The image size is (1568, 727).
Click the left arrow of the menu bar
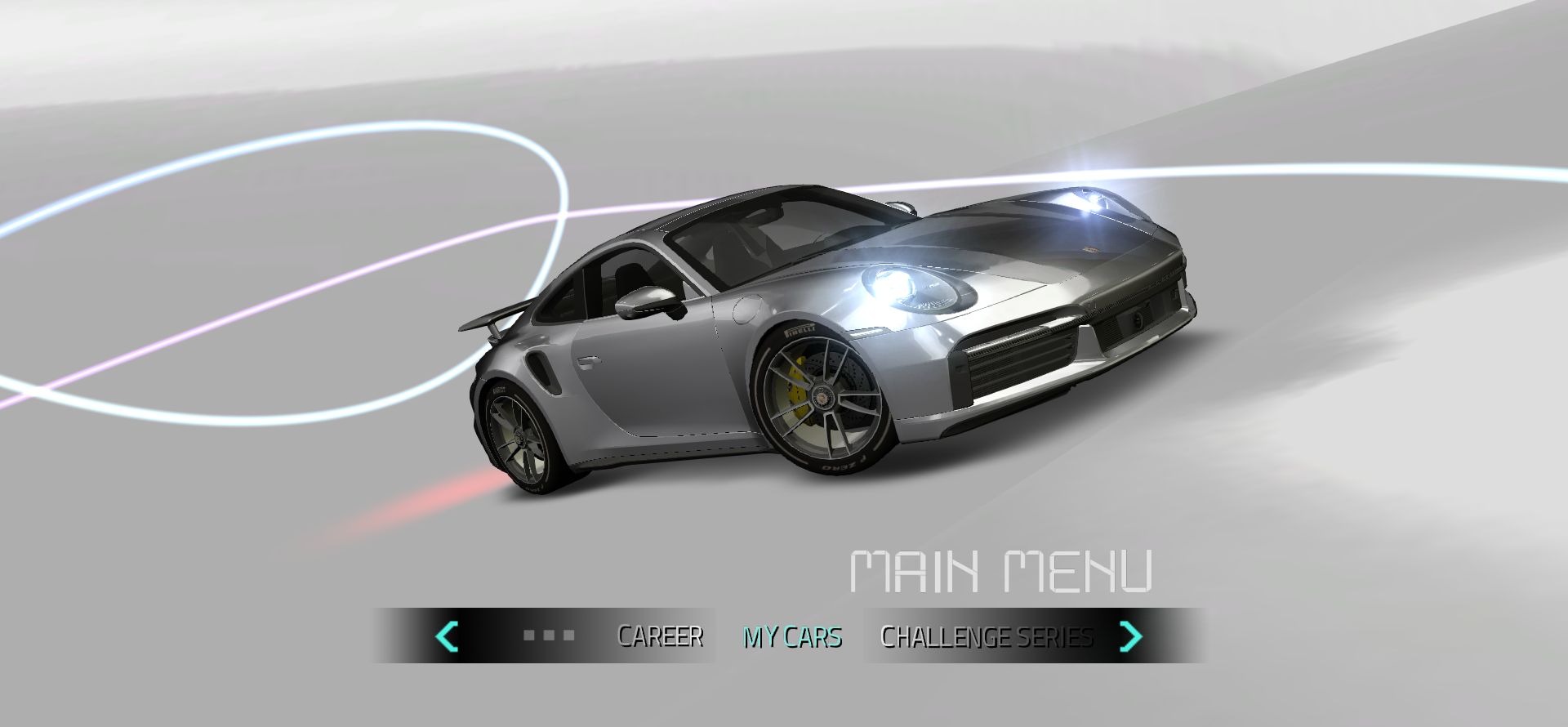click(x=447, y=636)
